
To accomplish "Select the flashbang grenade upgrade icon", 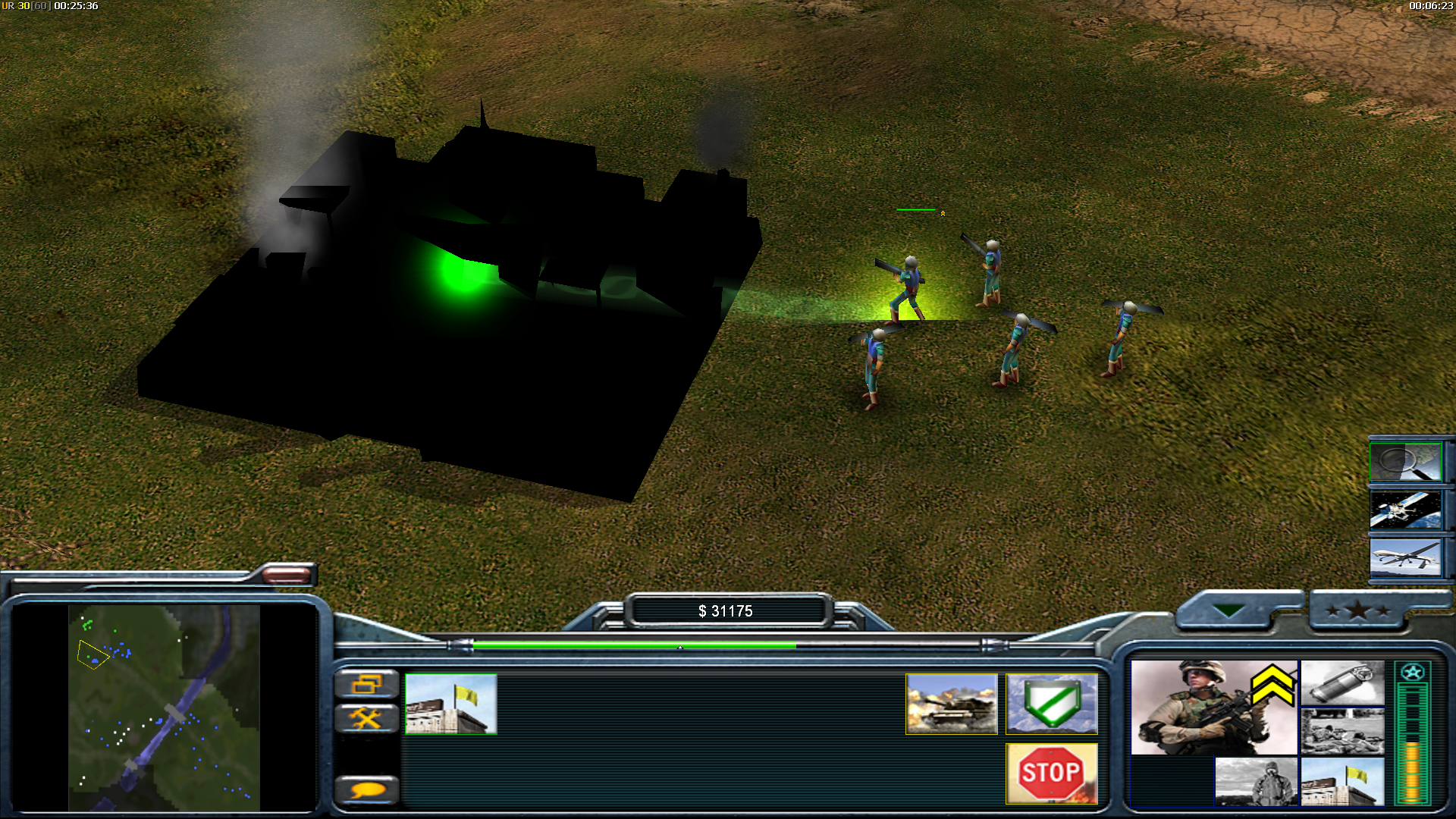I will pyautogui.click(x=1342, y=682).
